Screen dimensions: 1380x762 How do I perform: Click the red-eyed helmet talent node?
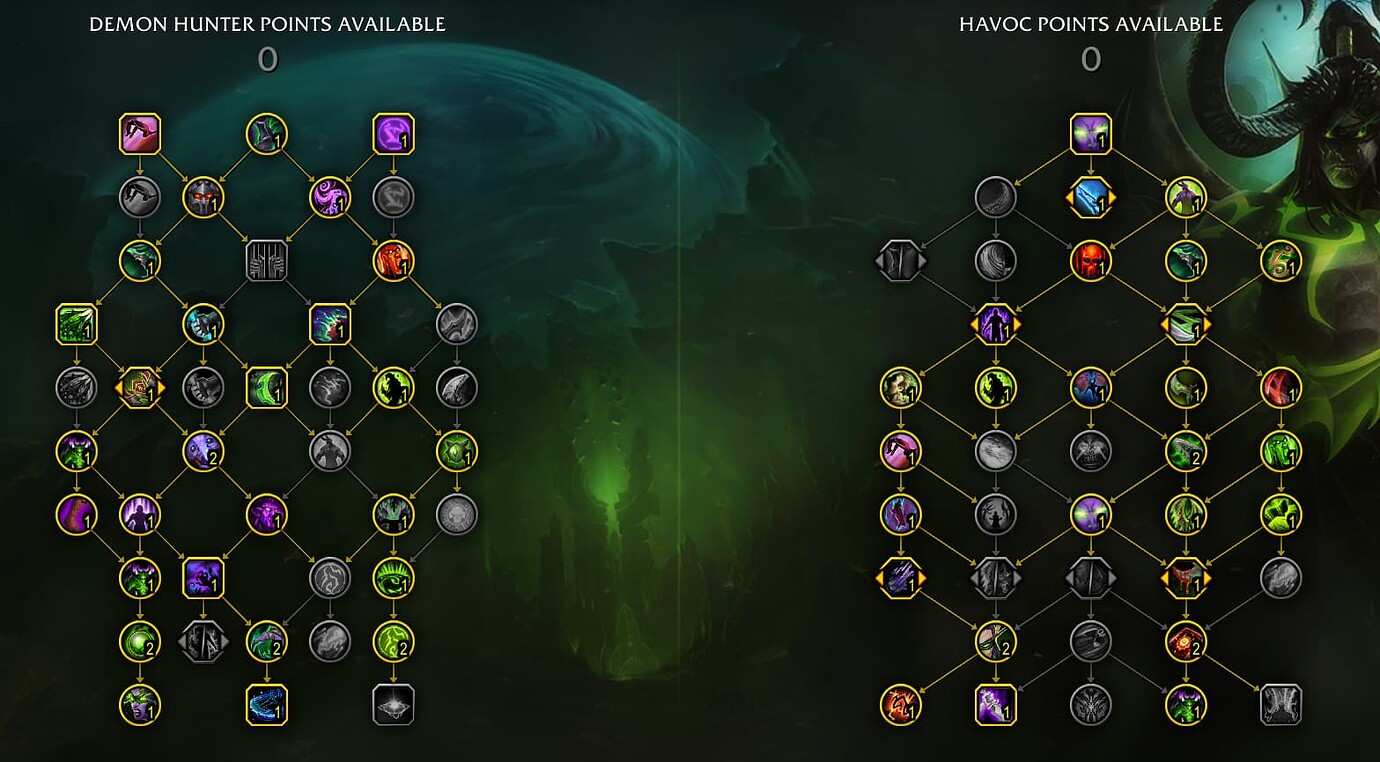204,197
